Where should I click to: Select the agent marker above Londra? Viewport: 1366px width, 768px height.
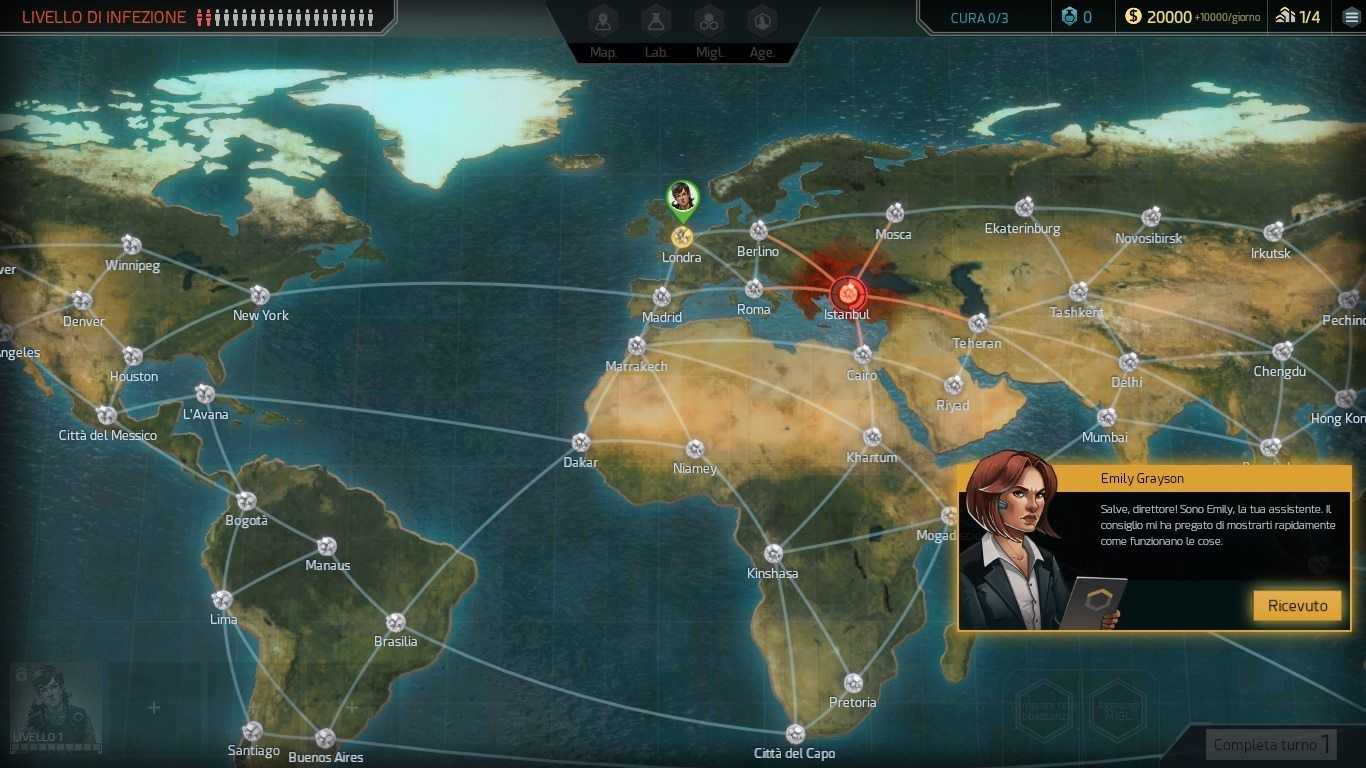click(x=682, y=198)
